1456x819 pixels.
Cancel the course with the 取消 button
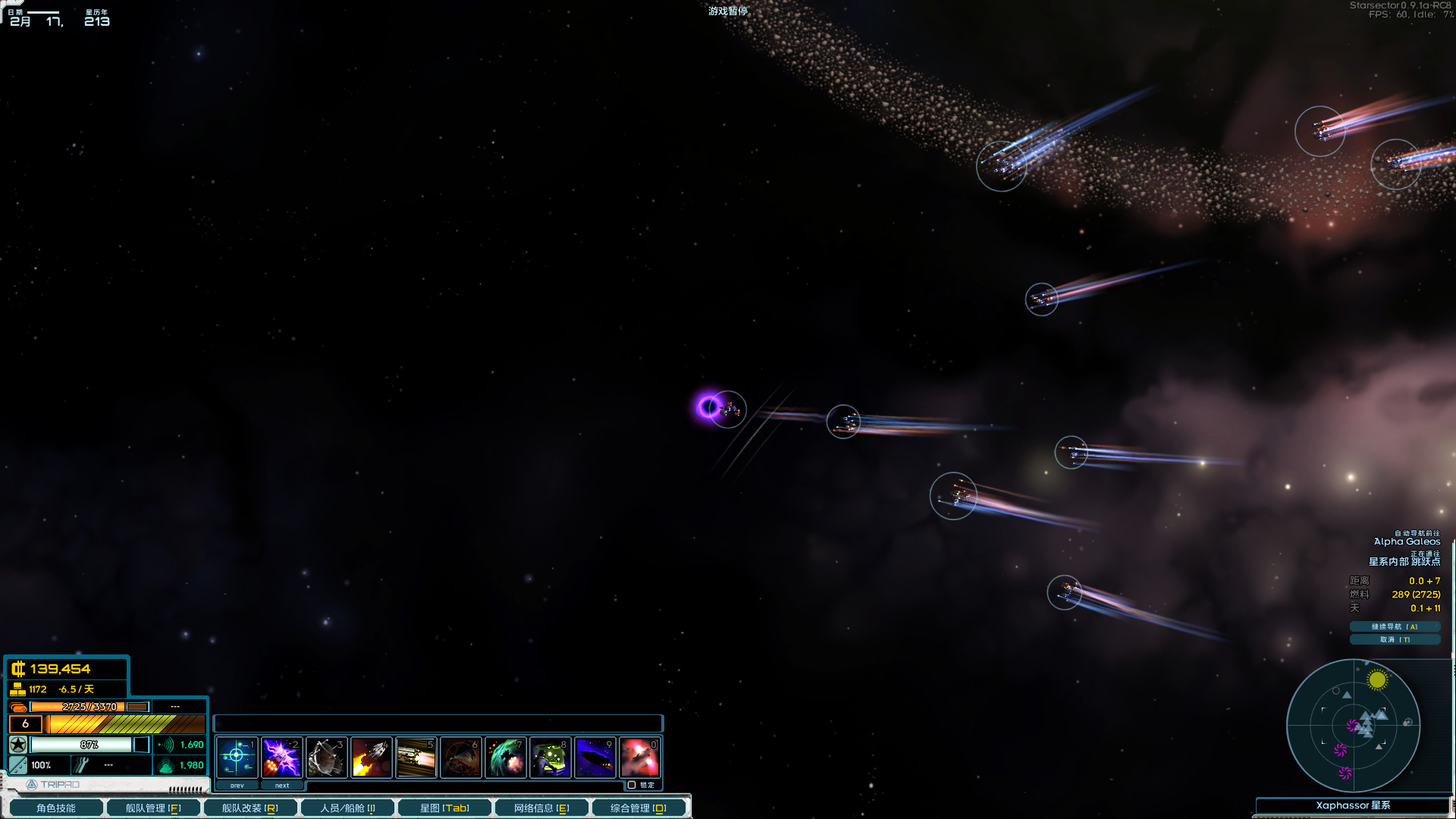(x=1395, y=639)
